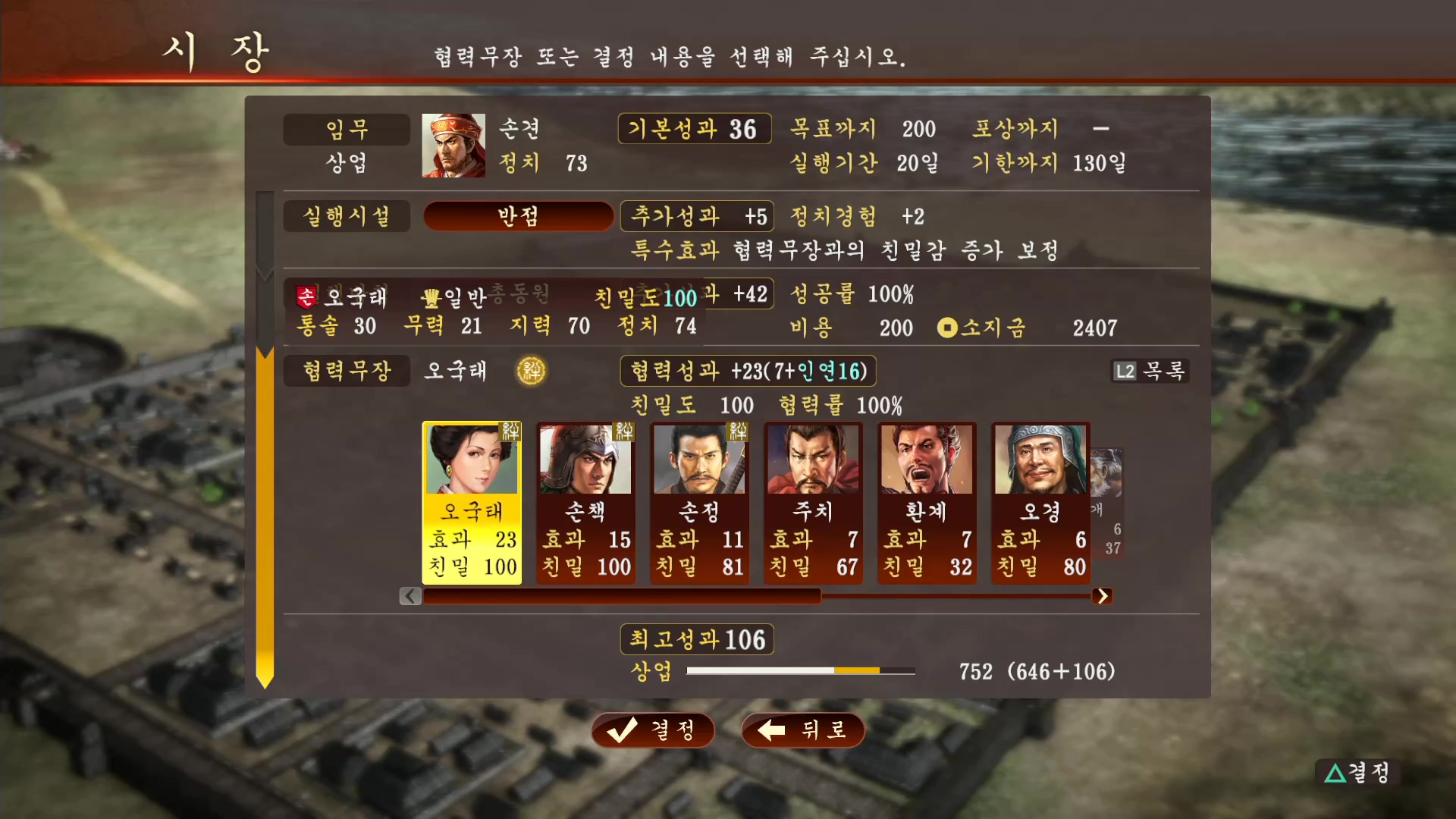Click the gold coin icon beside 소지금

[x=947, y=328]
